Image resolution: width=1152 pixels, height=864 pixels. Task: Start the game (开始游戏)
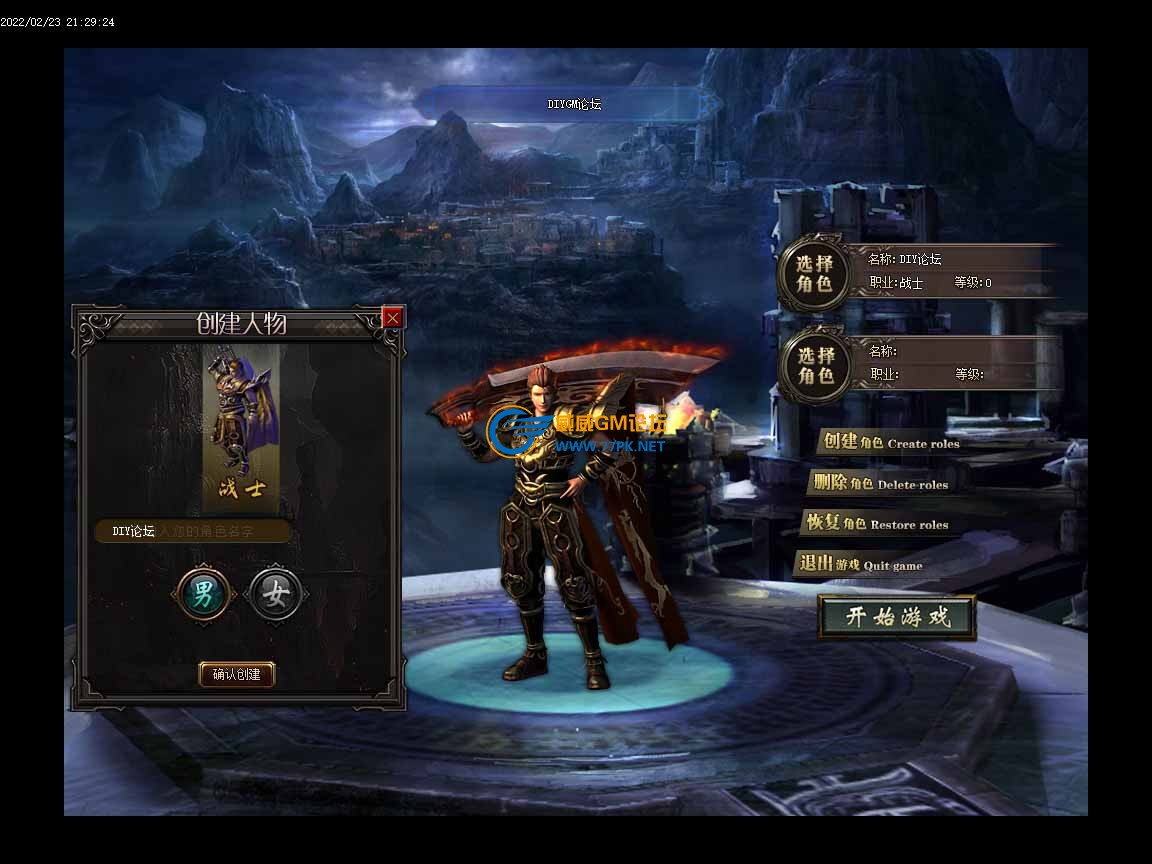[897, 617]
